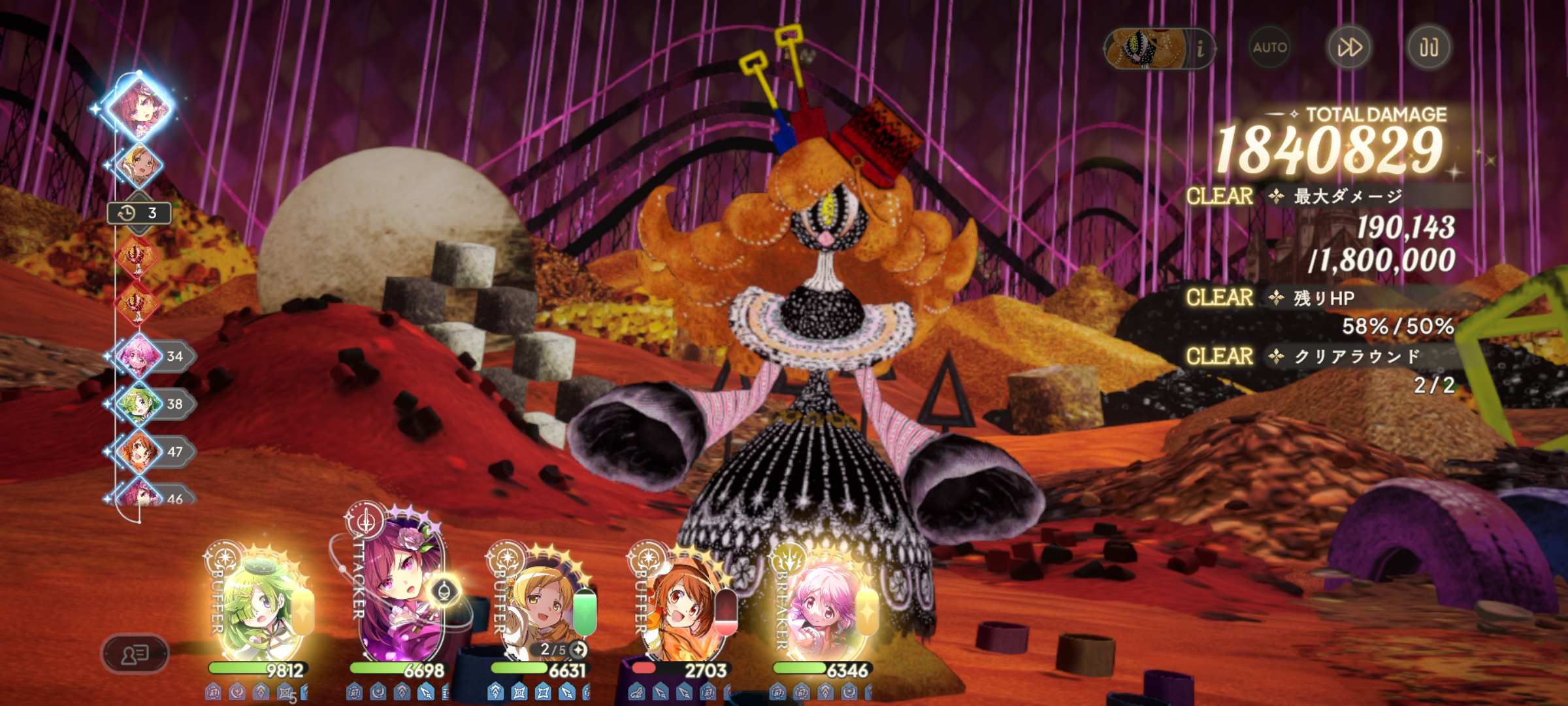Activate the Attacker's glowing skill orb

pyautogui.click(x=444, y=592)
